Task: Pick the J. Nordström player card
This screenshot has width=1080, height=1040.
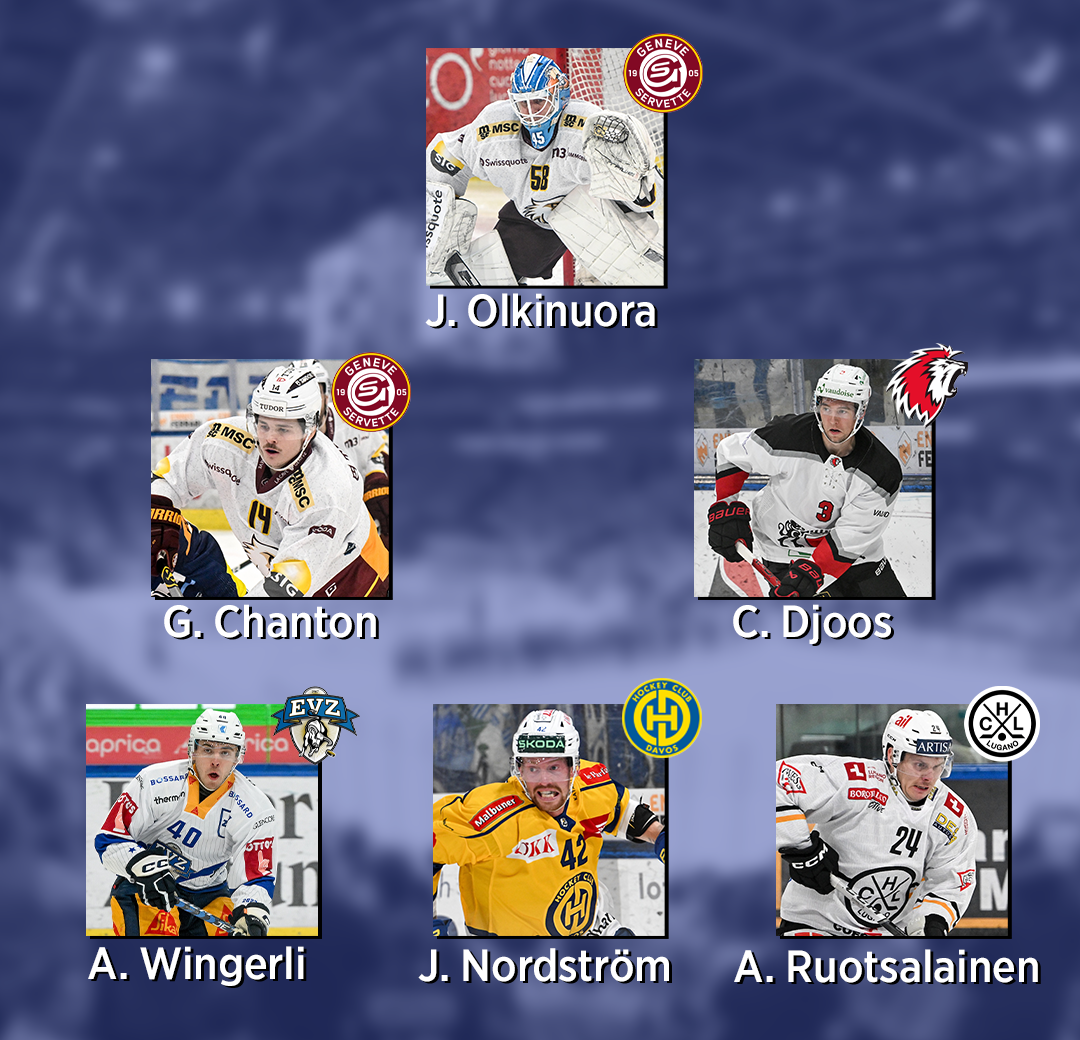Action: [x=549, y=820]
